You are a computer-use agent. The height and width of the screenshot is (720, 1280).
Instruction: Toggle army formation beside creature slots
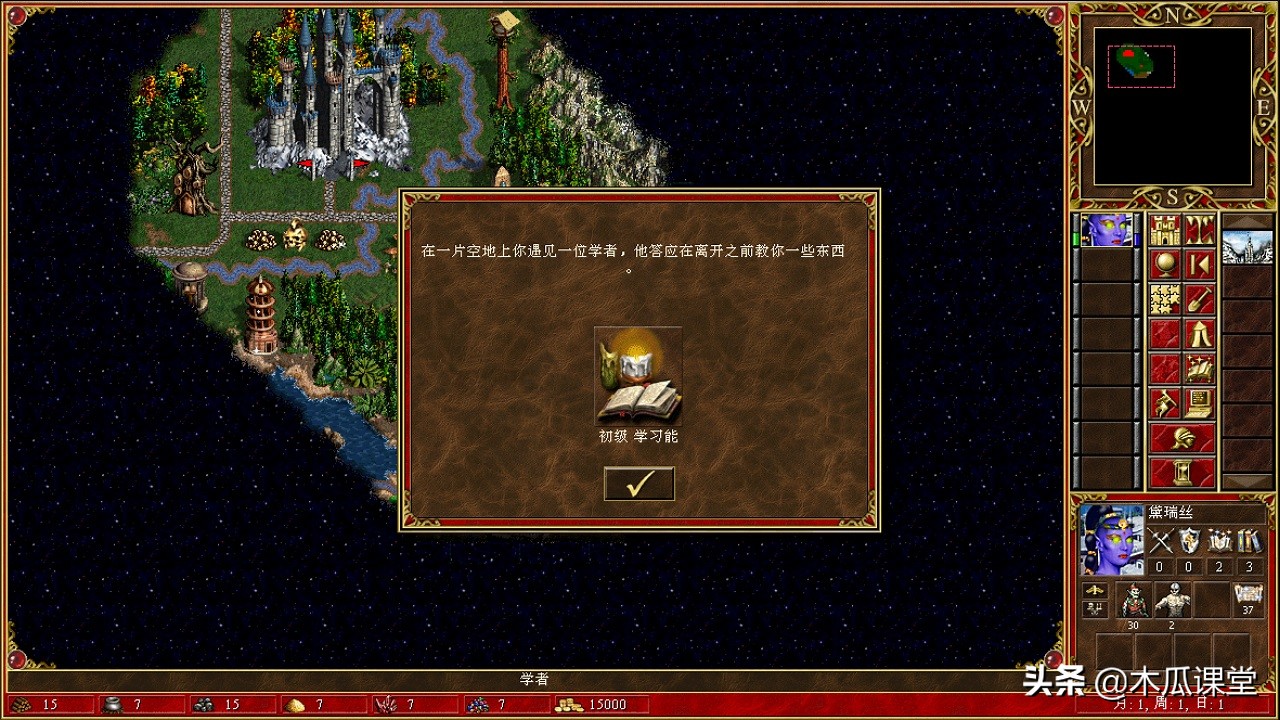[1094, 591]
